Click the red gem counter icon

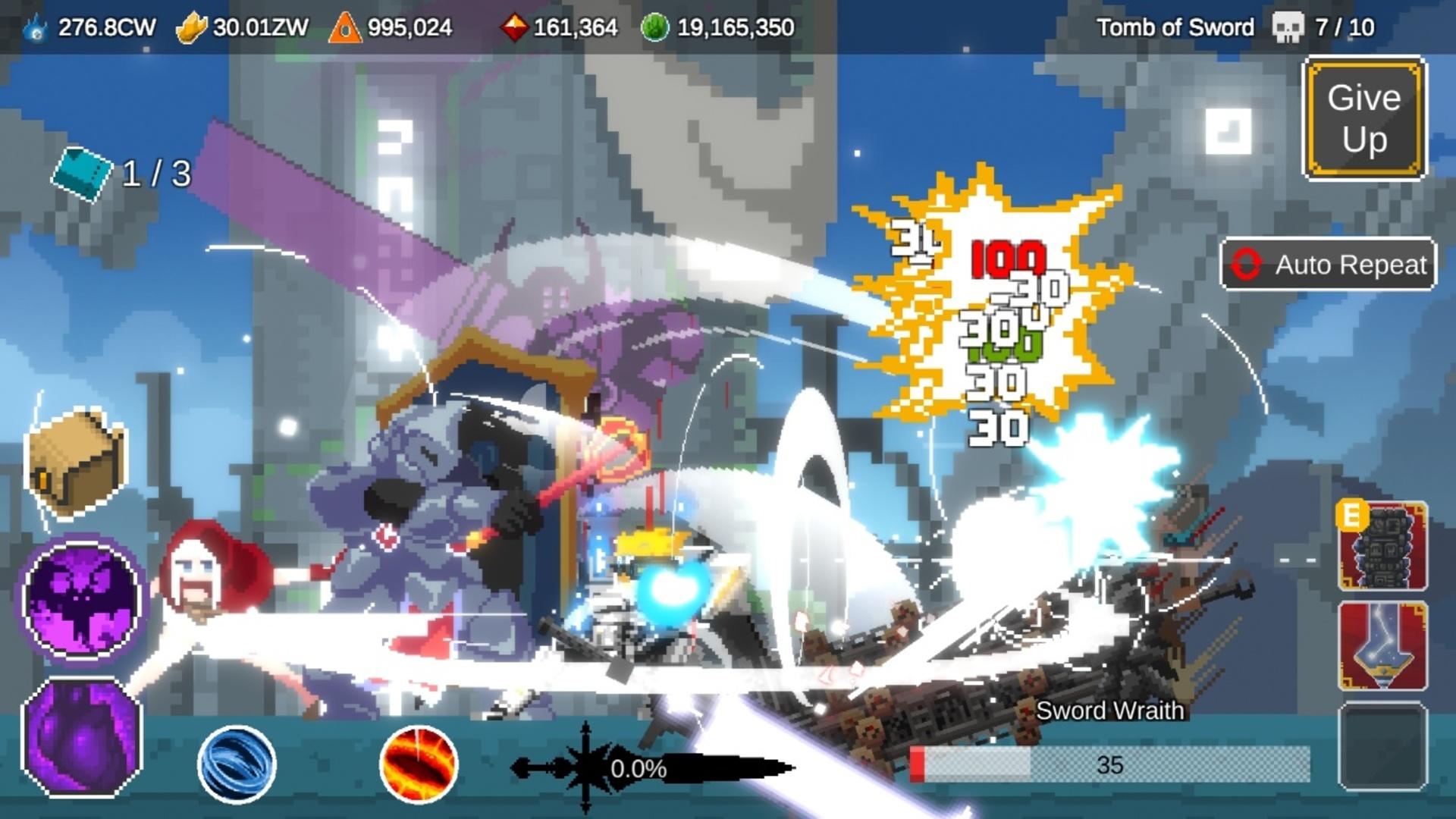pos(514,26)
